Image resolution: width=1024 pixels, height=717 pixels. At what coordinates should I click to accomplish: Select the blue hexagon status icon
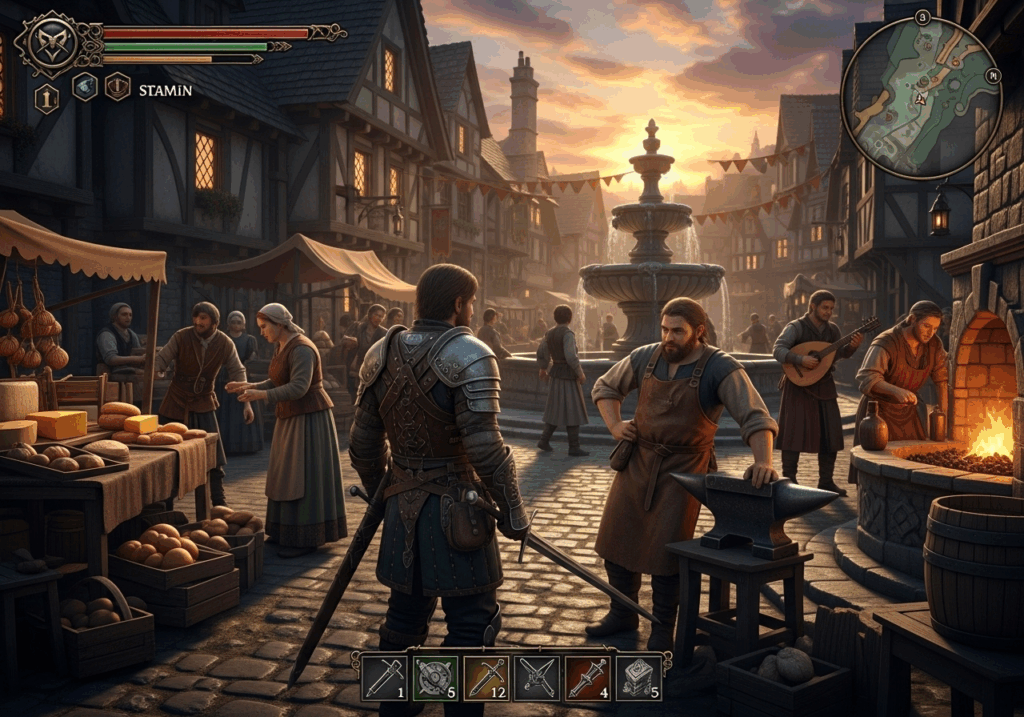pos(85,87)
